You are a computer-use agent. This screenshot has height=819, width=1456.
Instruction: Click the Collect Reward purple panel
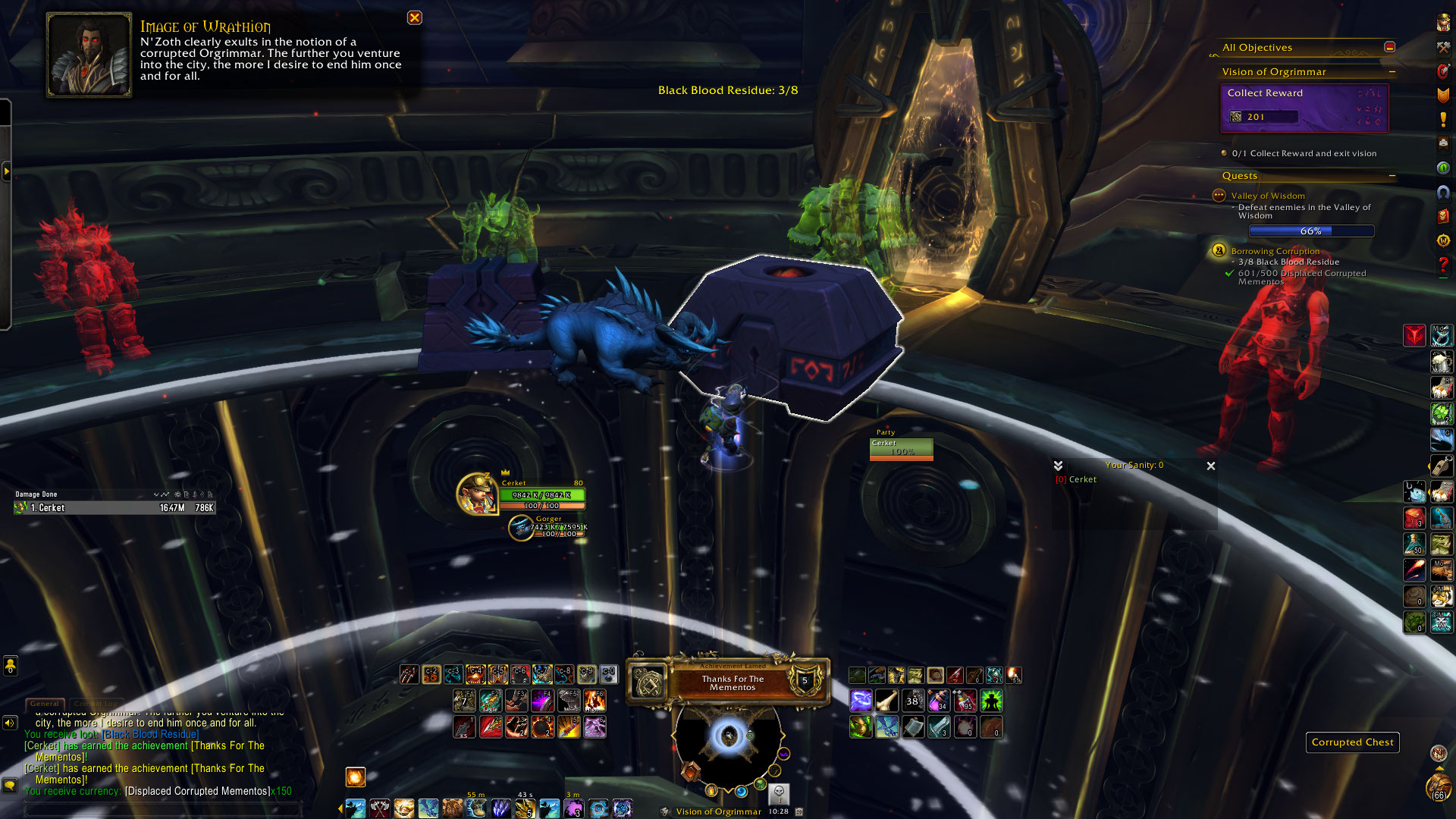(1304, 107)
